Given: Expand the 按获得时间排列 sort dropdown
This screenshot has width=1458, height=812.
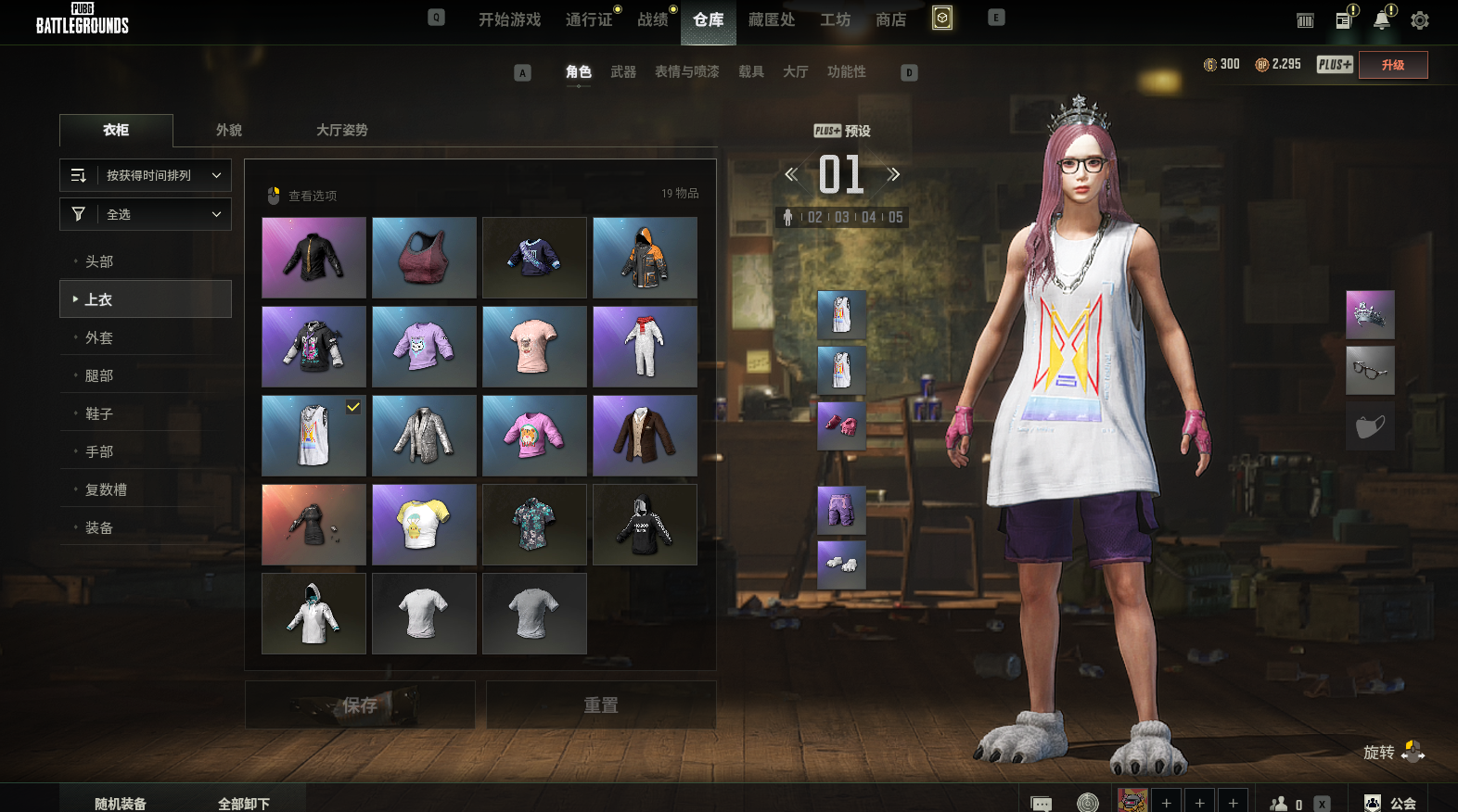Looking at the screenshot, I should [146, 175].
